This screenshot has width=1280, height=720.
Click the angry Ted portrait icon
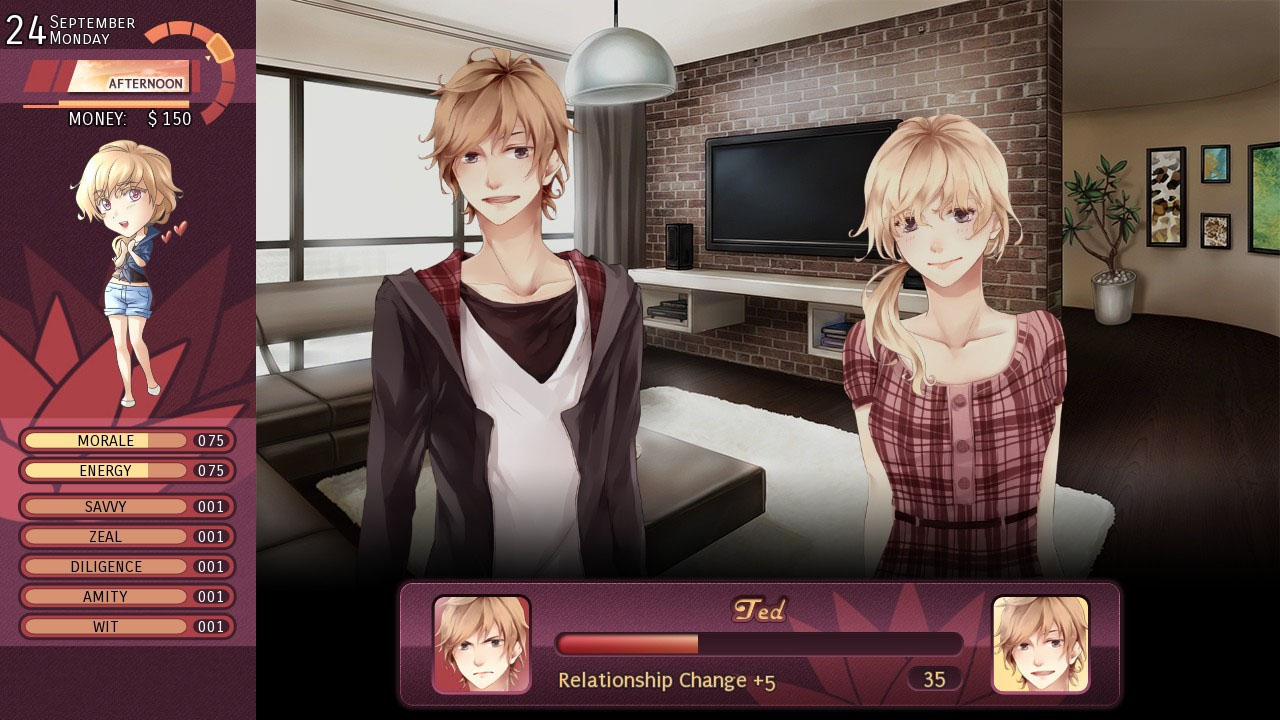[482, 646]
